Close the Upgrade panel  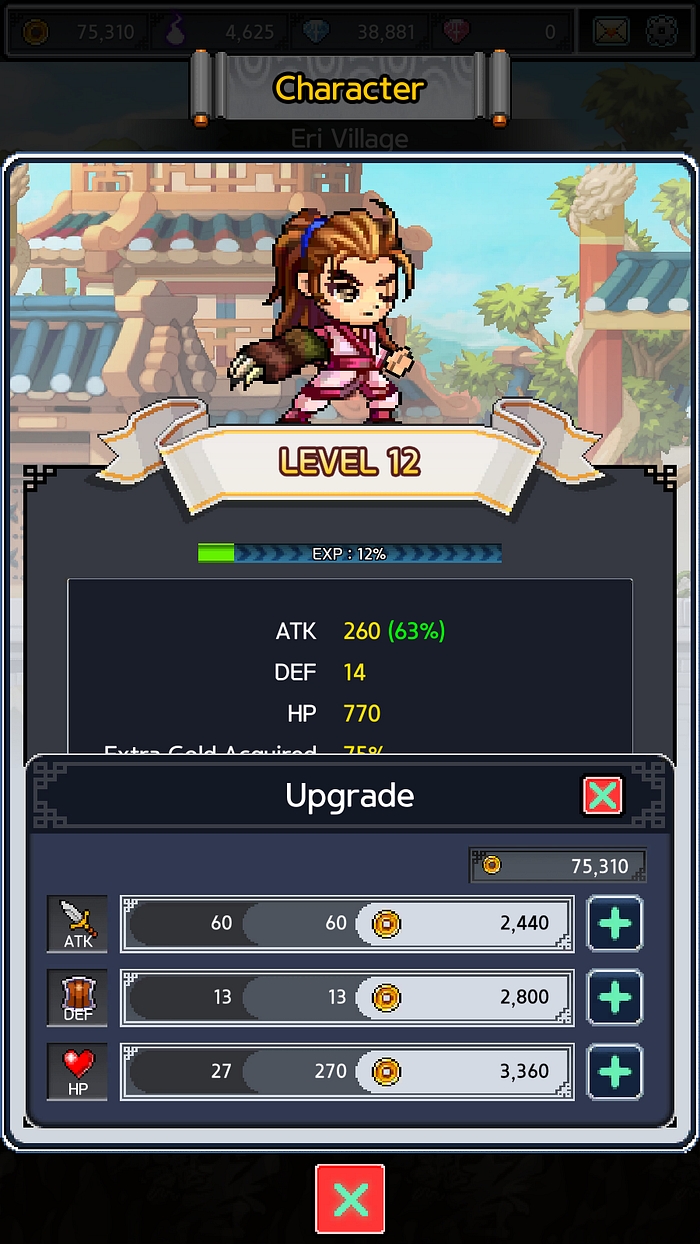pyautogui.click(x=602, y=796)
